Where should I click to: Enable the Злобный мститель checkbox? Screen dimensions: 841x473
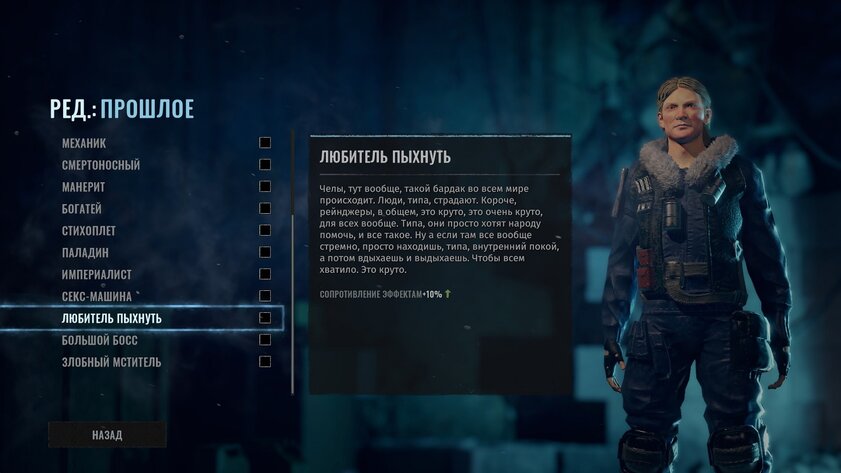(265, 362)
